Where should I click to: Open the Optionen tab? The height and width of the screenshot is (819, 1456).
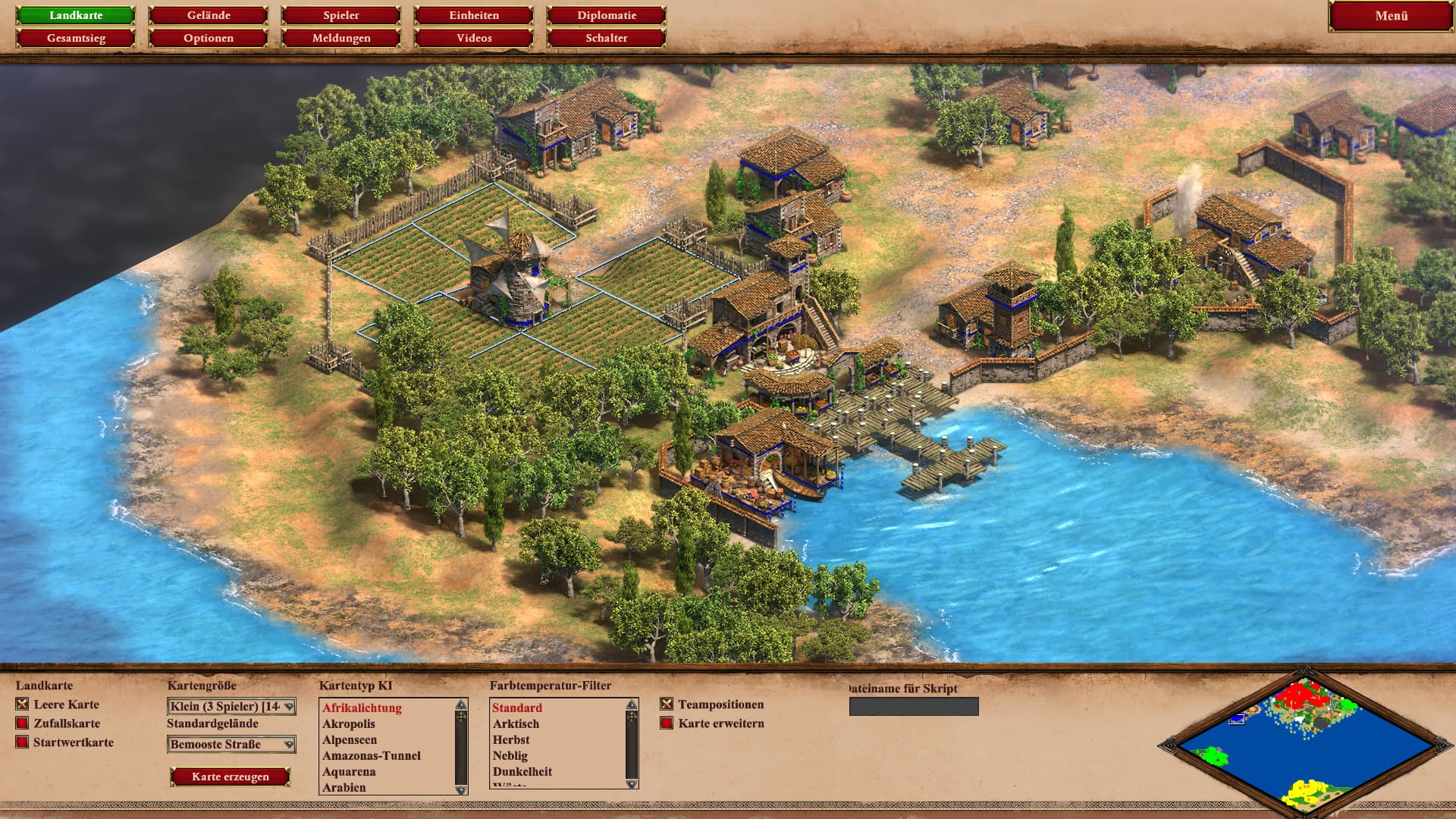209,38
